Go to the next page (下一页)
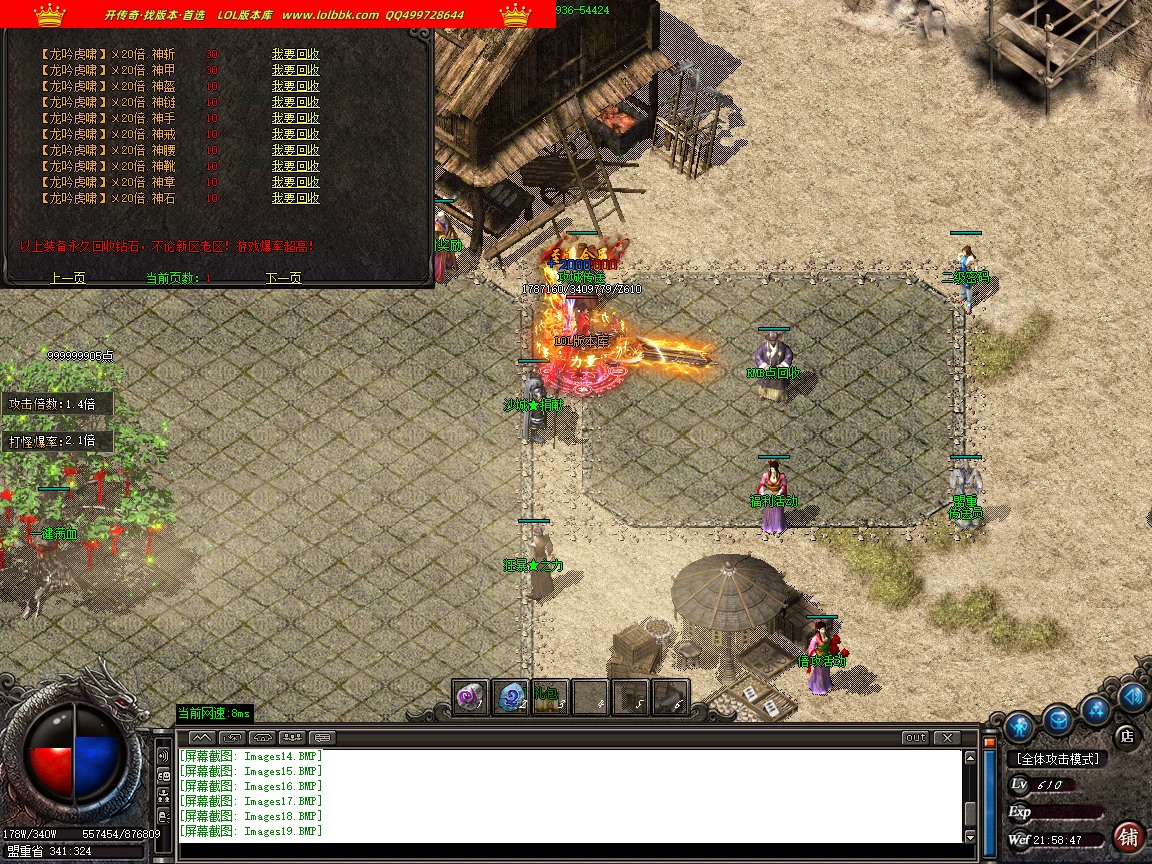Screen dimensions: 1152x864 (283, 278)
